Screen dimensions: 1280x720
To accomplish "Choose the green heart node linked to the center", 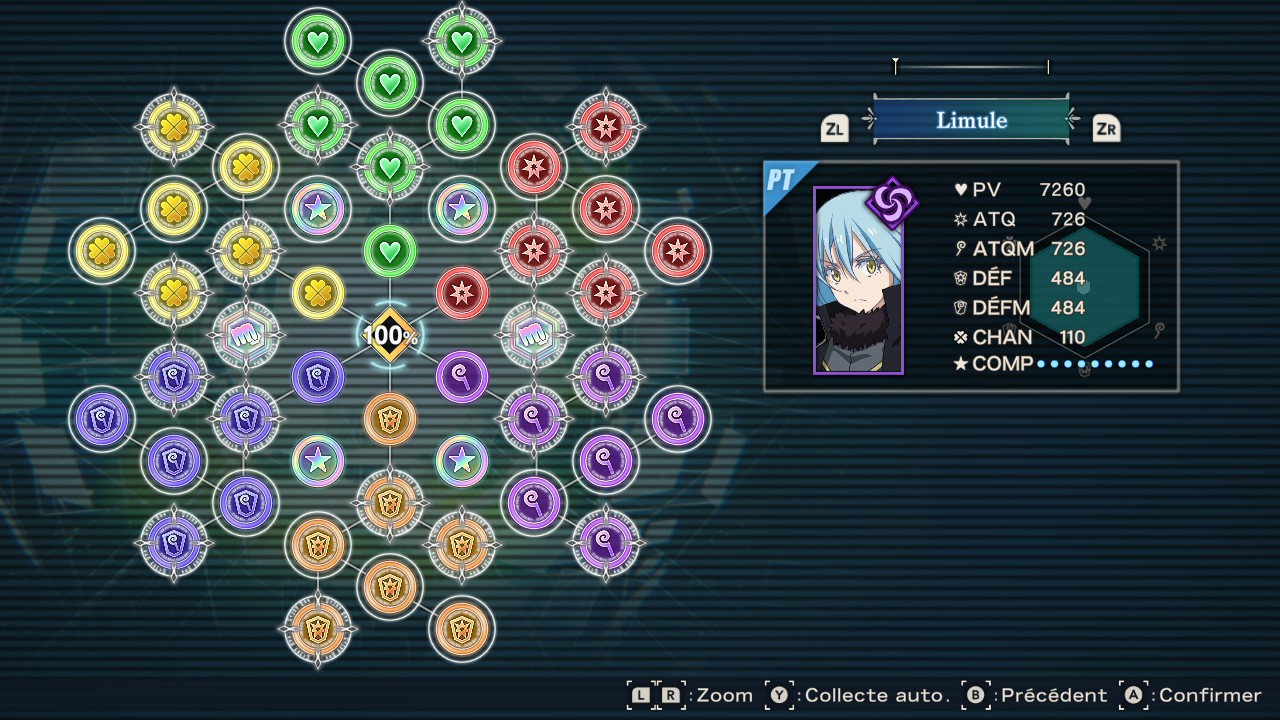I will click(x=390, y=250).
